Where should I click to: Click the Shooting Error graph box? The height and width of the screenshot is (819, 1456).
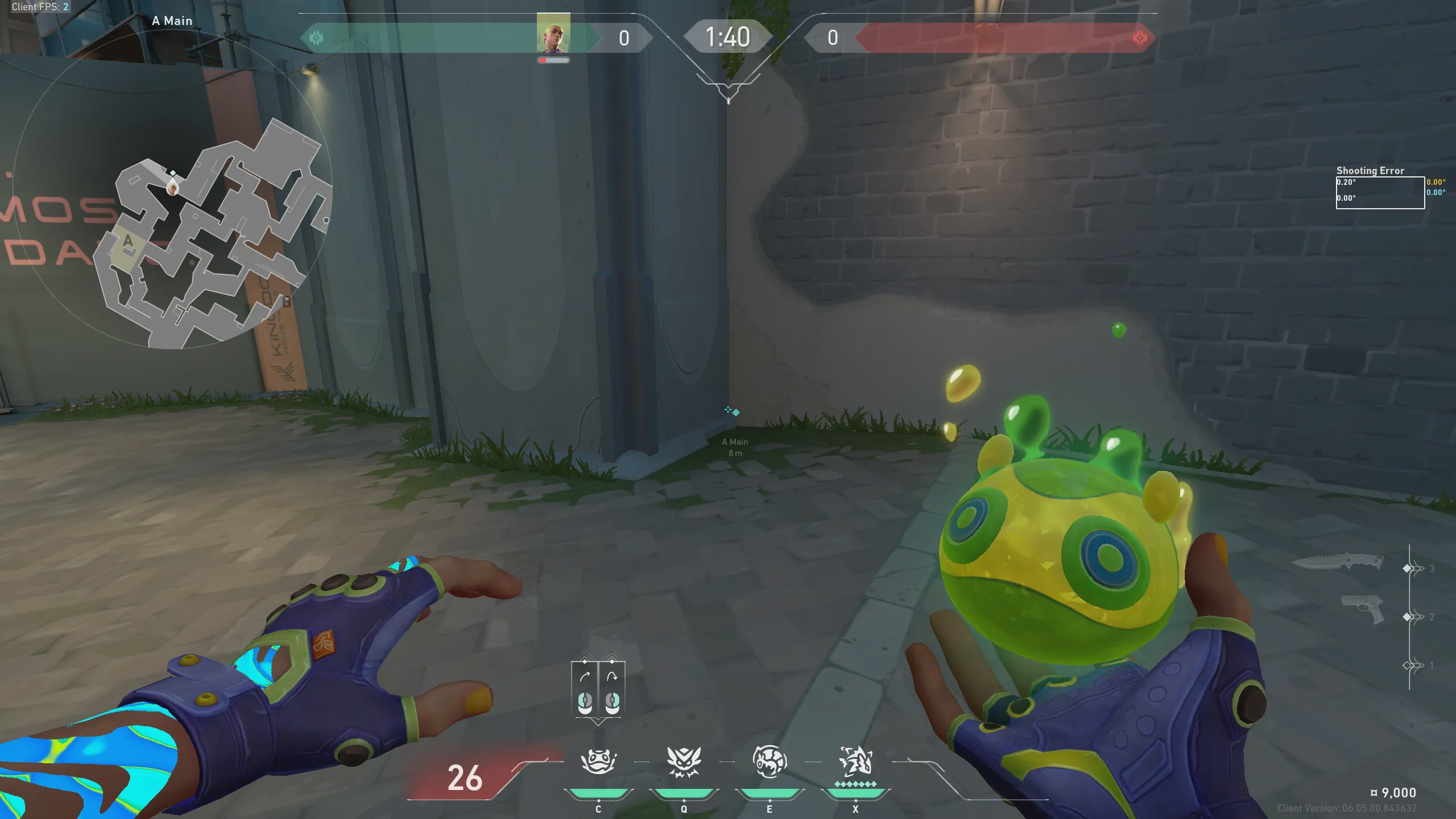(x=1380, y=193)
